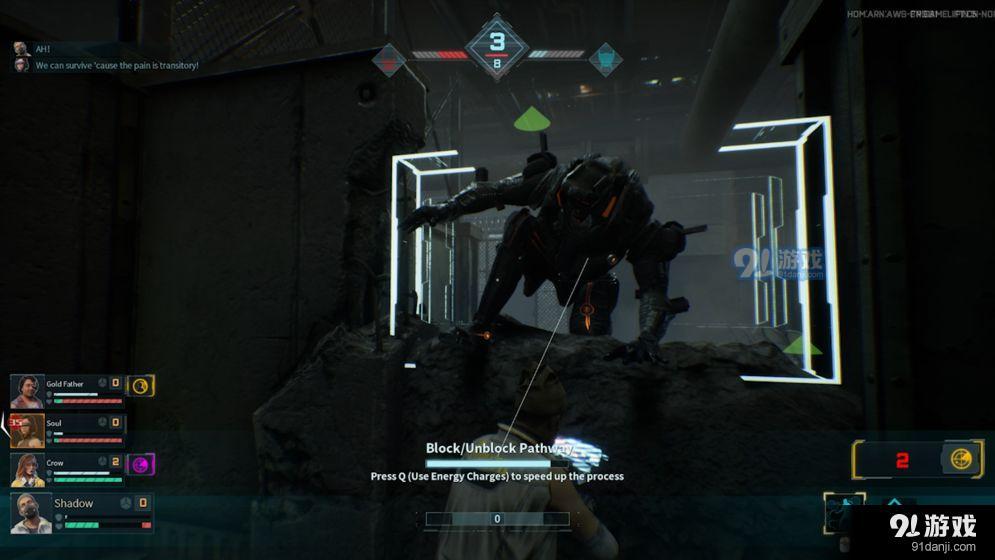Open the chat message log
The image size is (995, 560).
click(110, 57)
